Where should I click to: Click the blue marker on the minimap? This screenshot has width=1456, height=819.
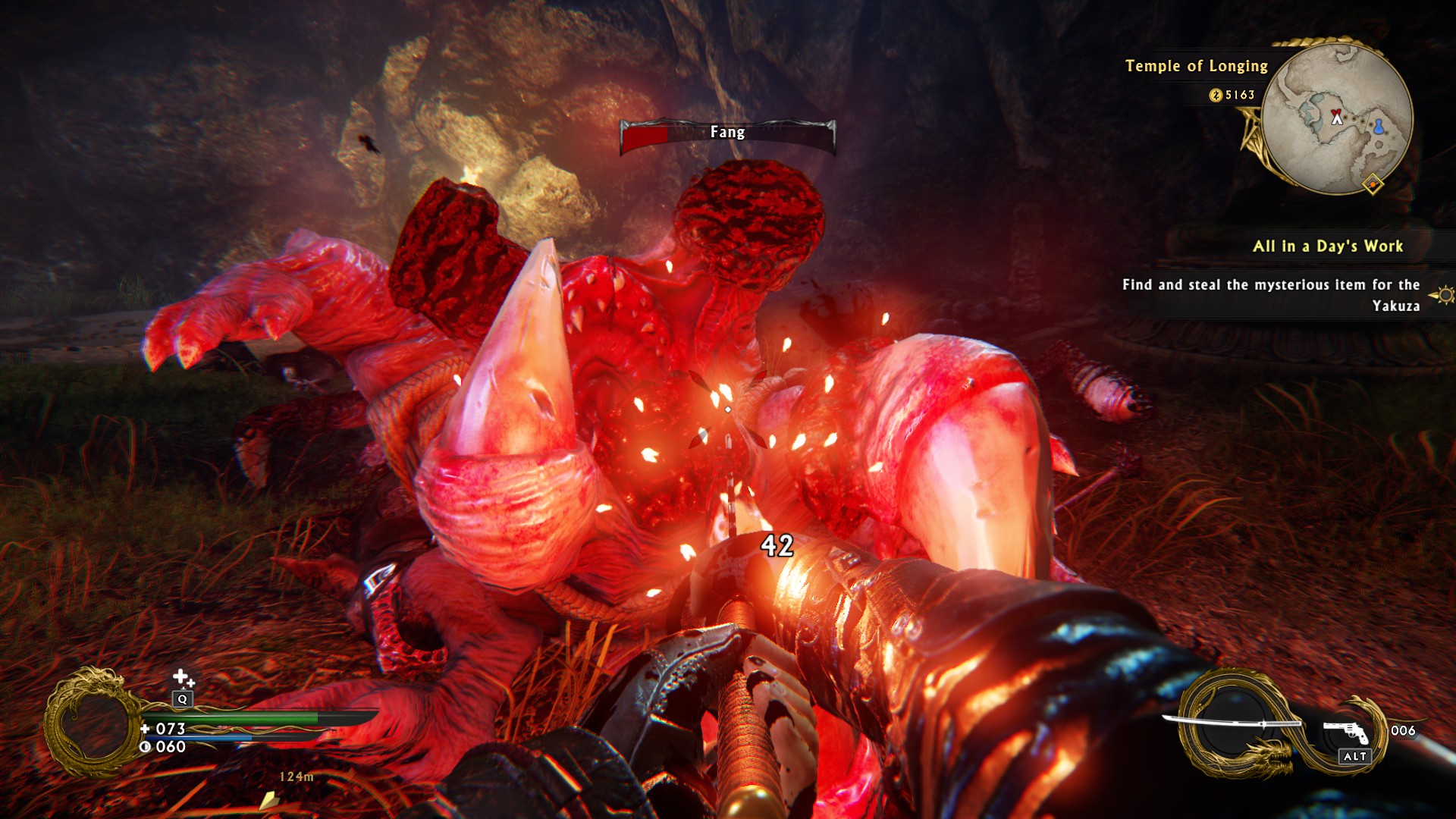pos(1379,126)
